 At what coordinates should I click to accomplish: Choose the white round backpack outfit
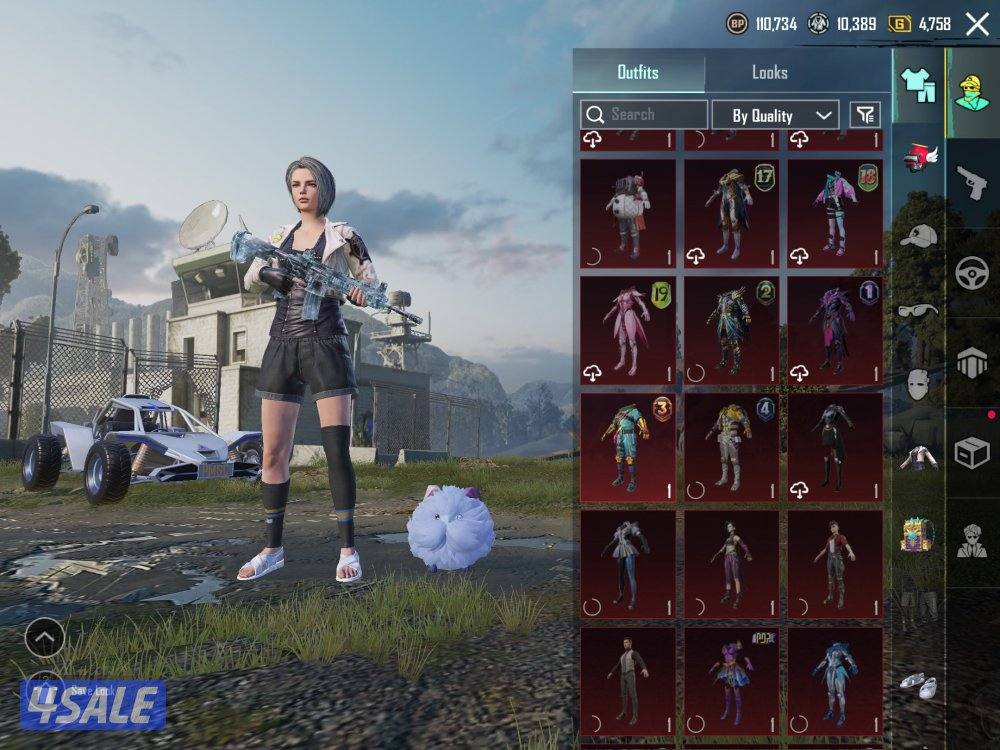click(x=628, y=213)
